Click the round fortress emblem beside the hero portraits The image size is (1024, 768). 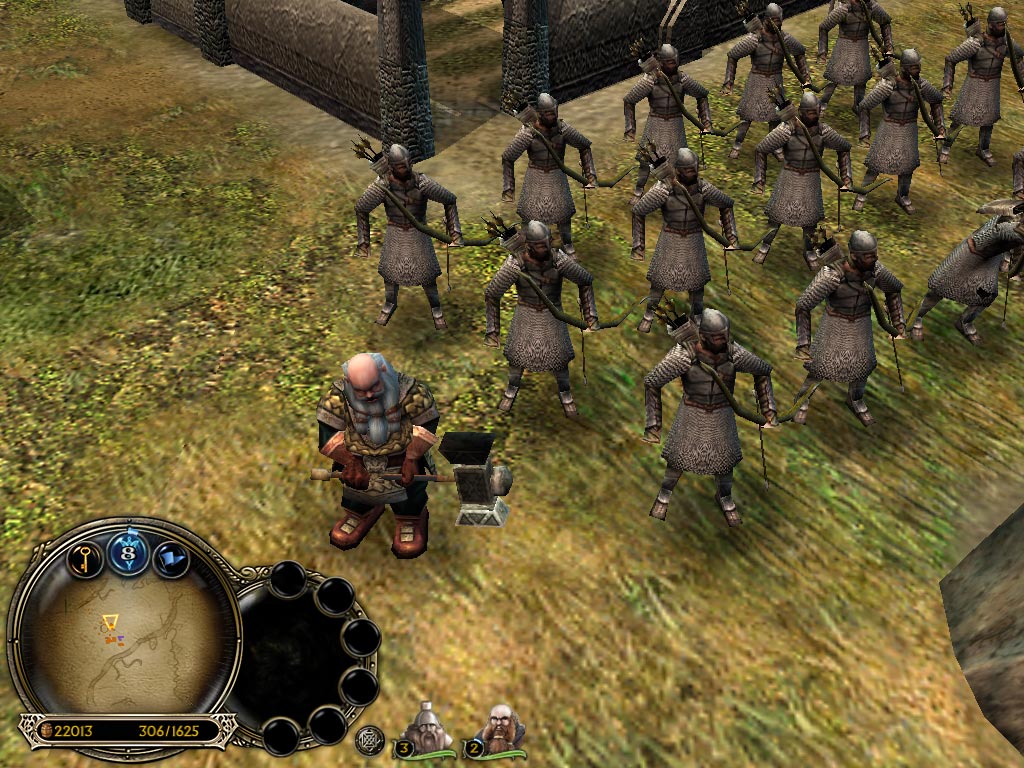point(370,741)
